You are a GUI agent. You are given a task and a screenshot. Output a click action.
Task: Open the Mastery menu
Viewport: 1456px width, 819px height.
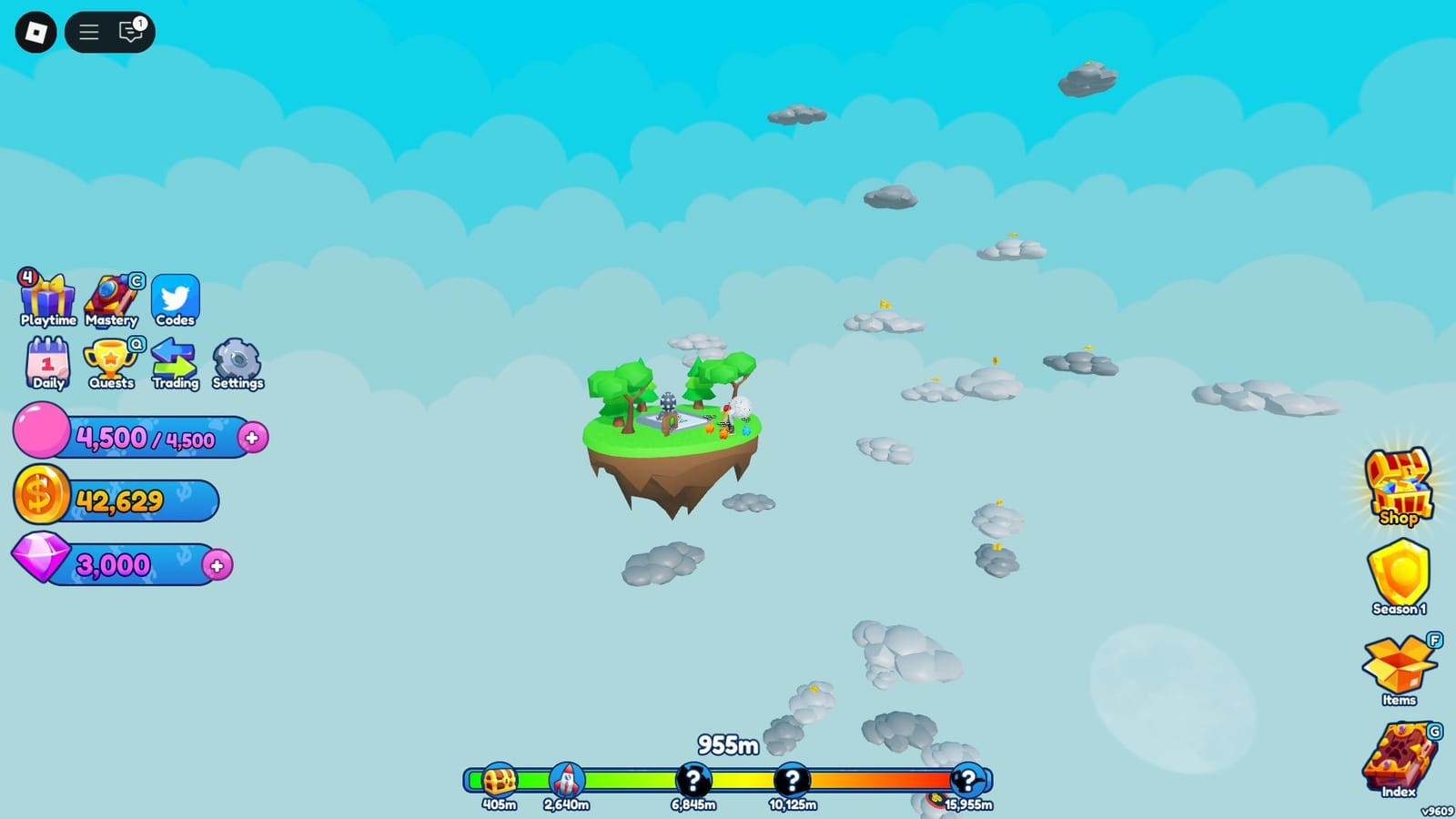[x=111, y=296]
